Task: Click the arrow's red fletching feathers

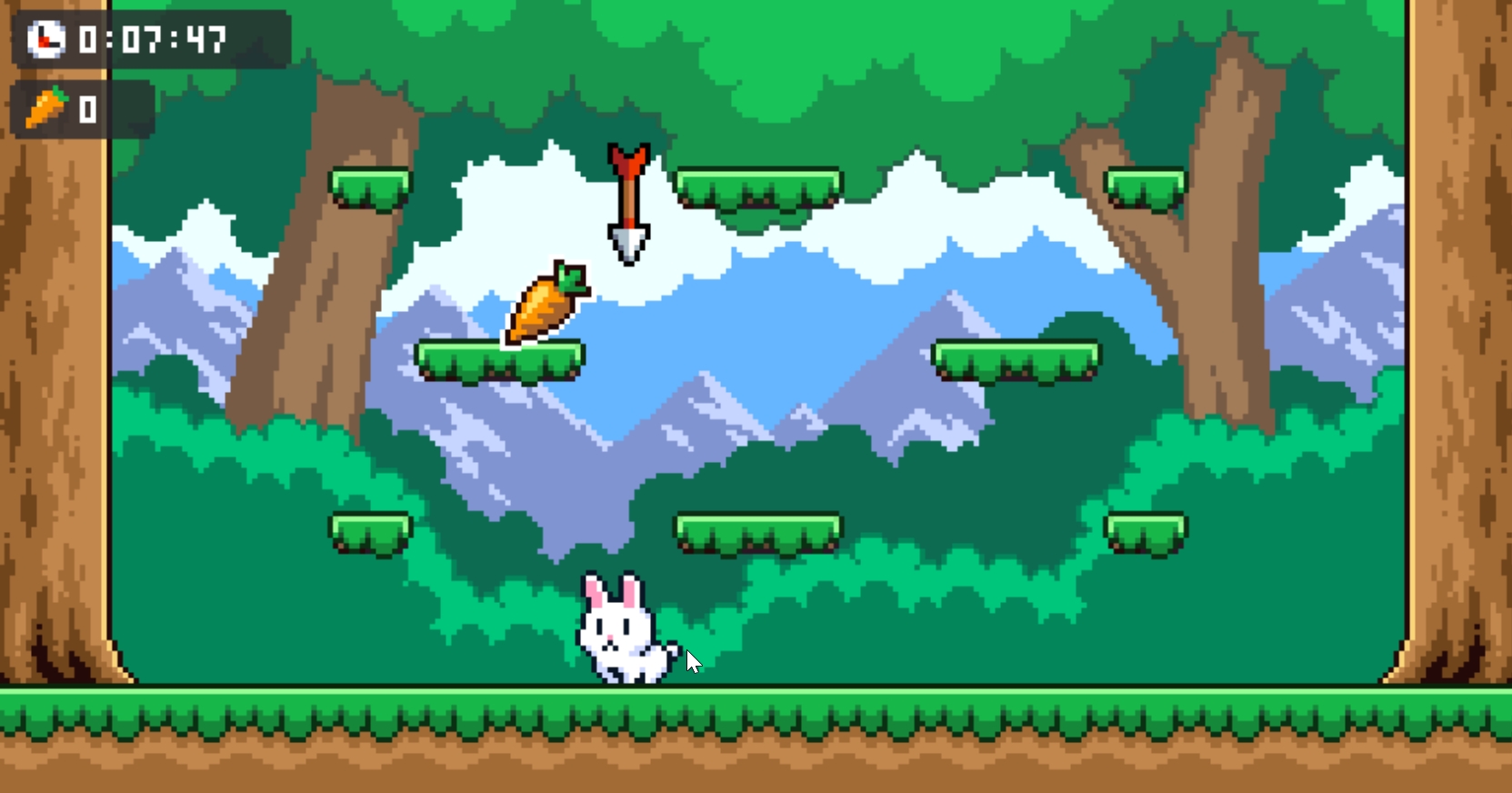Action: [x=629, y=159]
